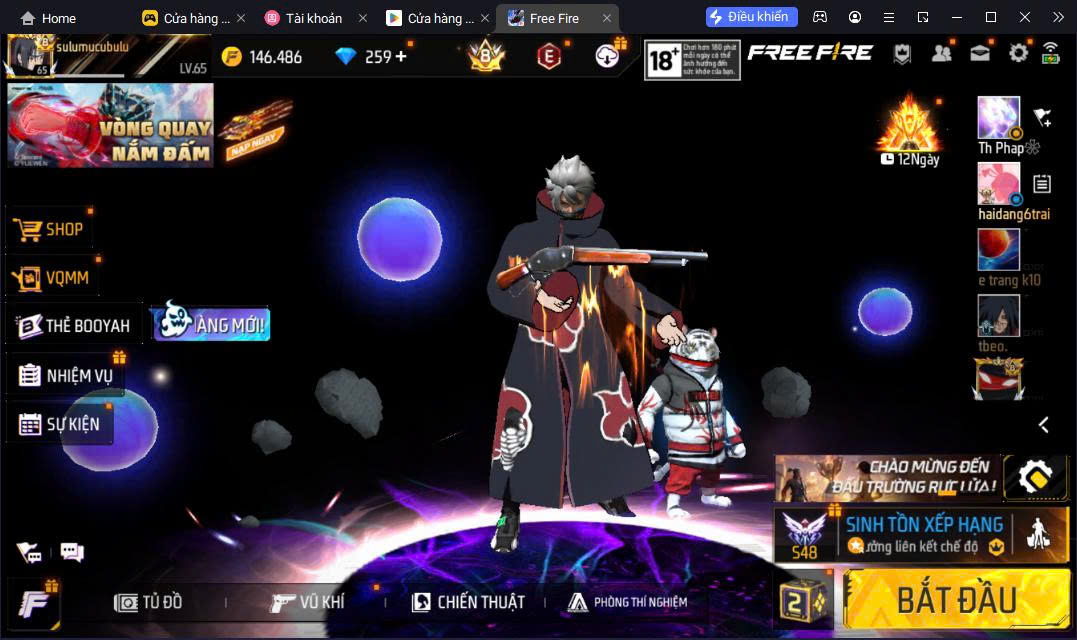Open the SỰ KIỆN events page

[x=60, y=424]
